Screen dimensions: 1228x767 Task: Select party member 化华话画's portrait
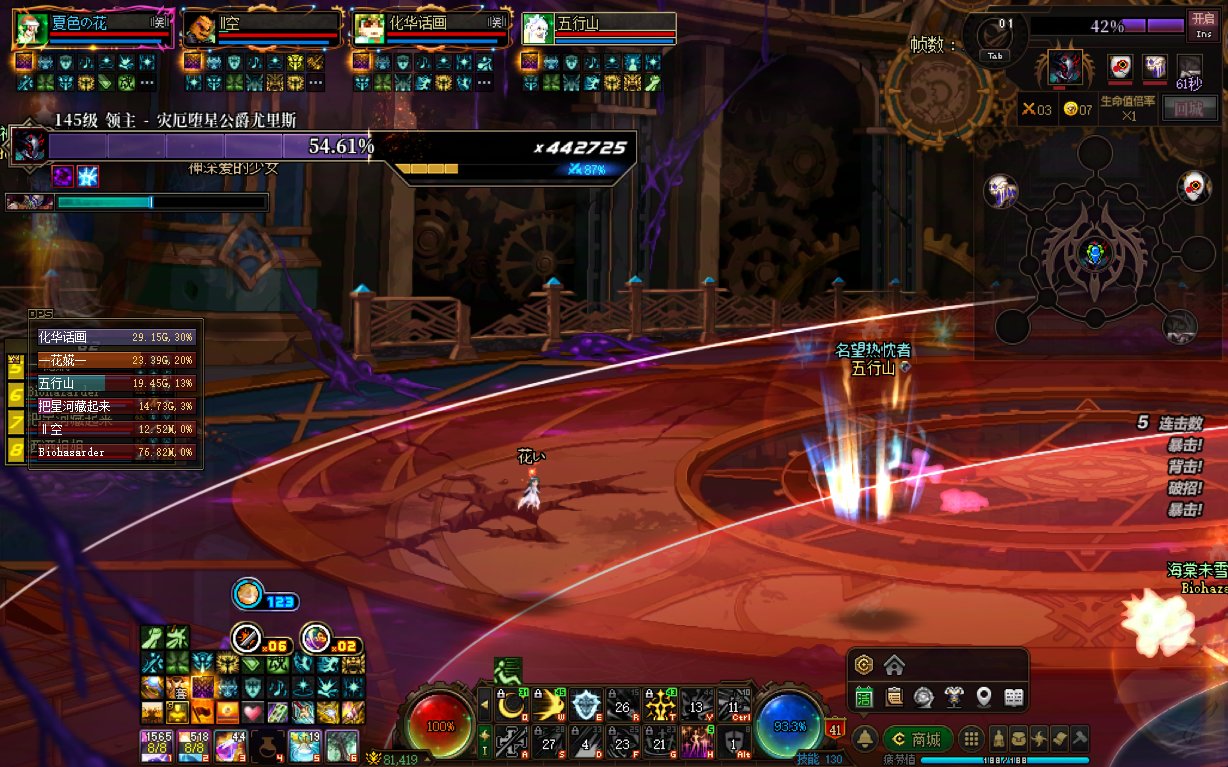[369, 28]
